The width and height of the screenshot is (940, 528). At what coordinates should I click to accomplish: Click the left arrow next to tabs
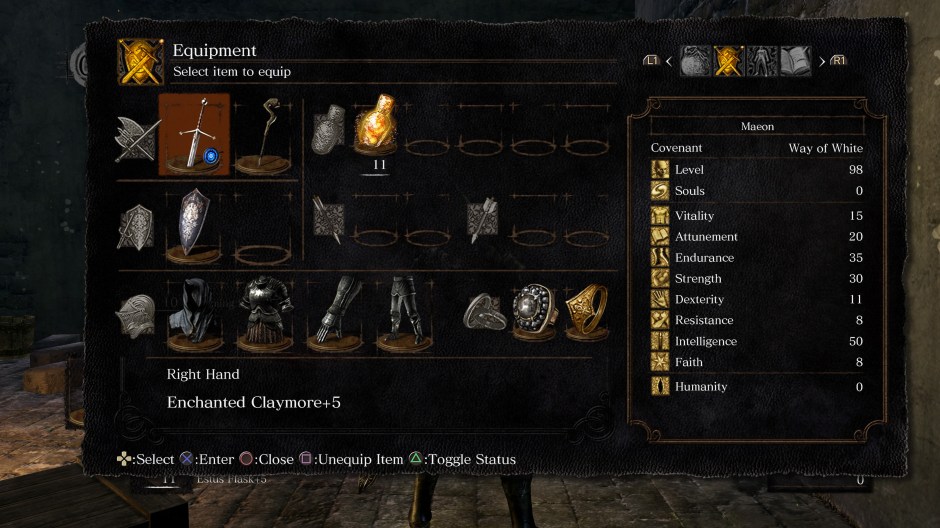click(669, 62)
